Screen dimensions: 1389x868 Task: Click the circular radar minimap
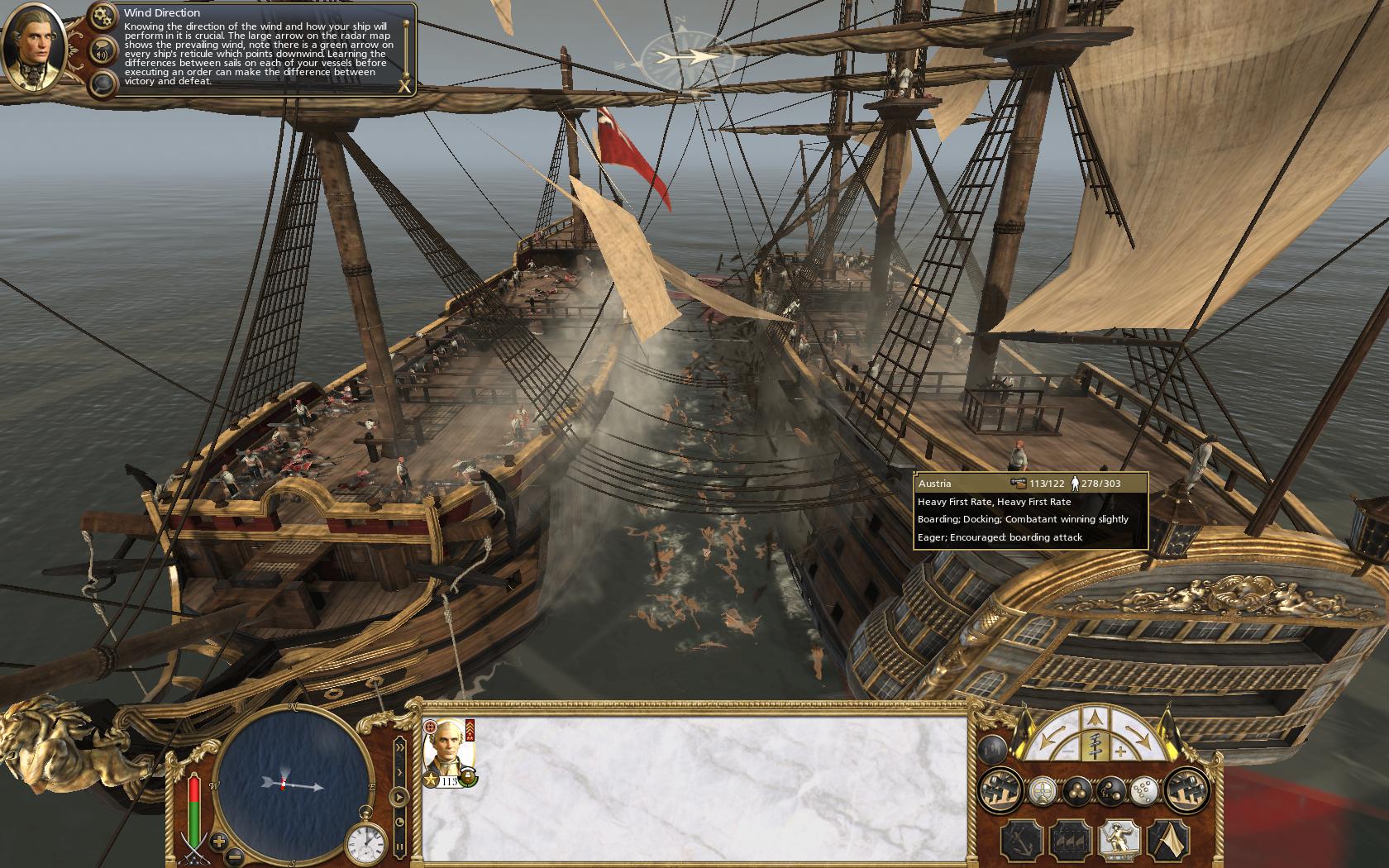click(x=295, y=780)
